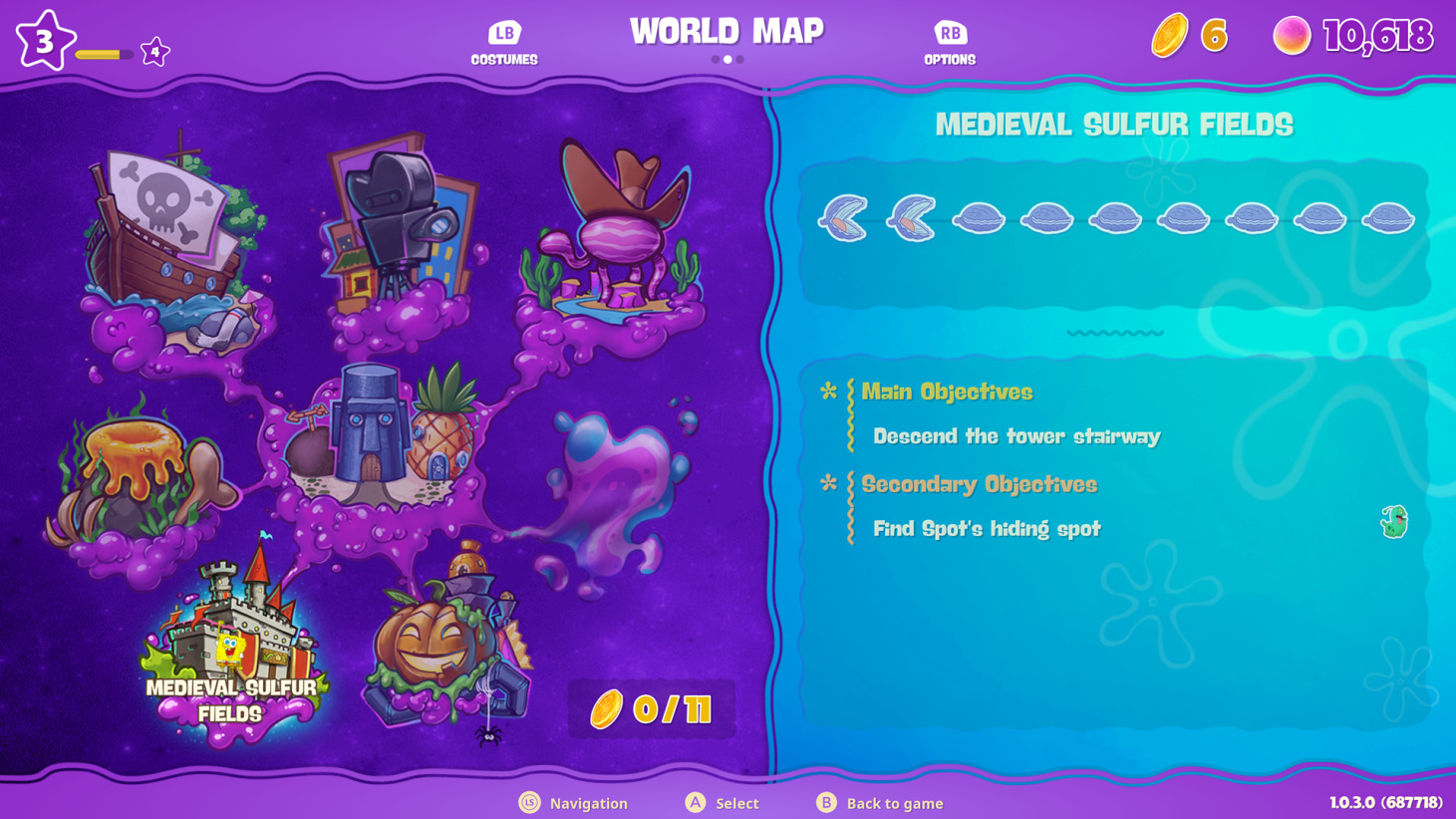Click the 0/11 golden coin counter
Viewport: 1456px width, 819px height.
click(651, 708)
